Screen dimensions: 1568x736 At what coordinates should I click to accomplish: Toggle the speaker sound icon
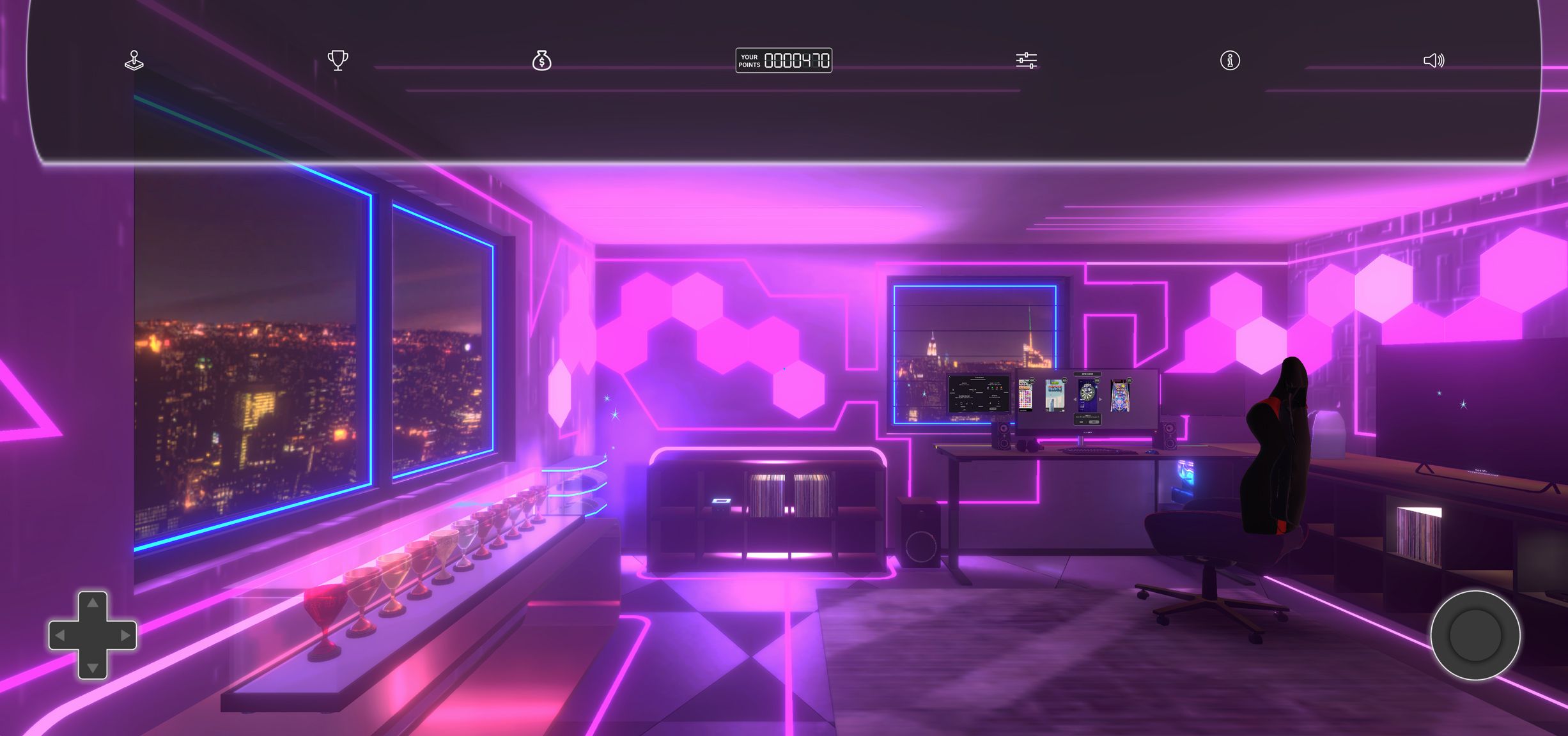[1433, 61]
